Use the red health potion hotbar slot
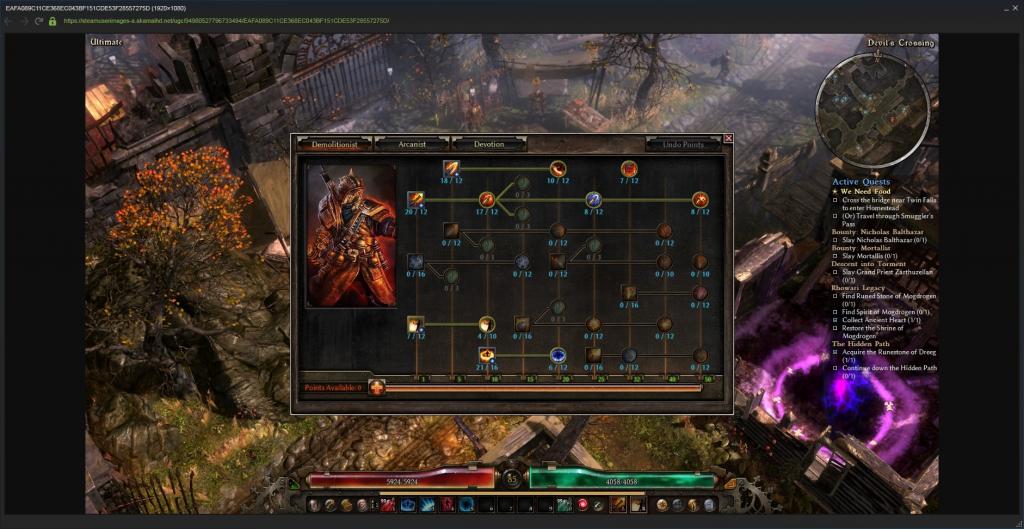This screenshot has height=529, width=1024. [387, 505]
